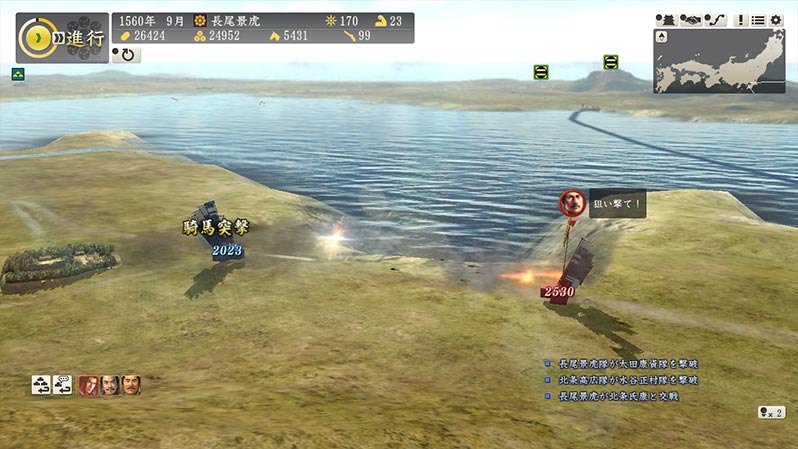Screen dimensions: 798x449
Task: Select the blue-clad officer portrait in the middle
Action: point(110,384)
